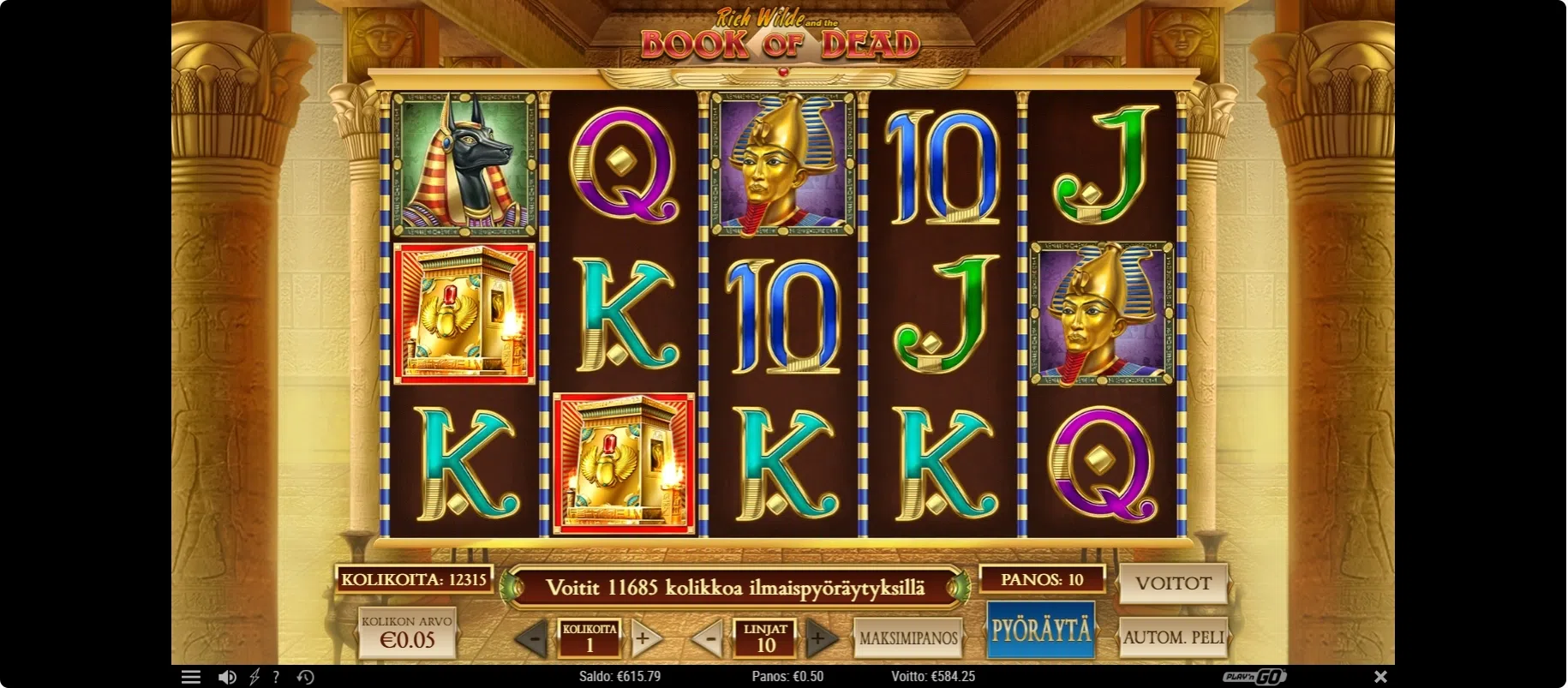This screenshot has width=1568, height=688.
Task: Spin the reels with the Pyöräytä button
Action: click(1040, 631)
